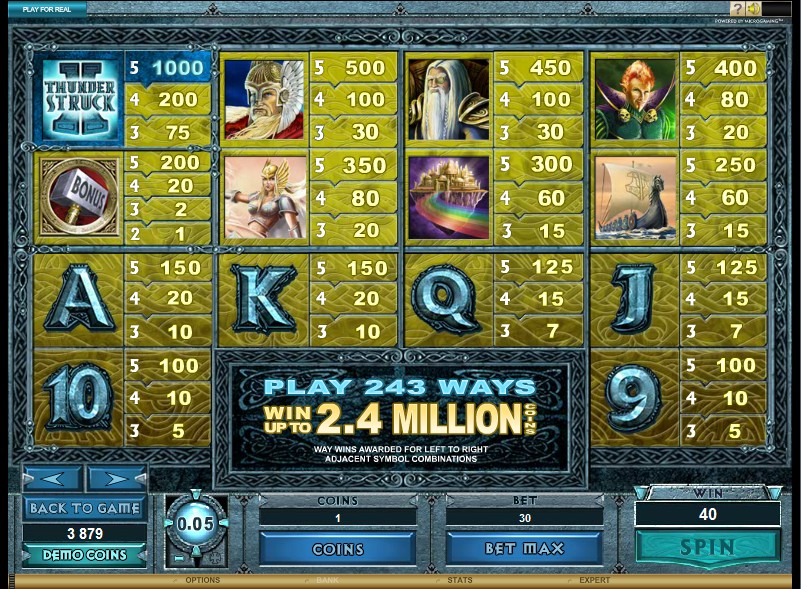Open help with the question mark icon
This screenshot has height=589, width=801.
pyautogui.click(x=737, y=9)
